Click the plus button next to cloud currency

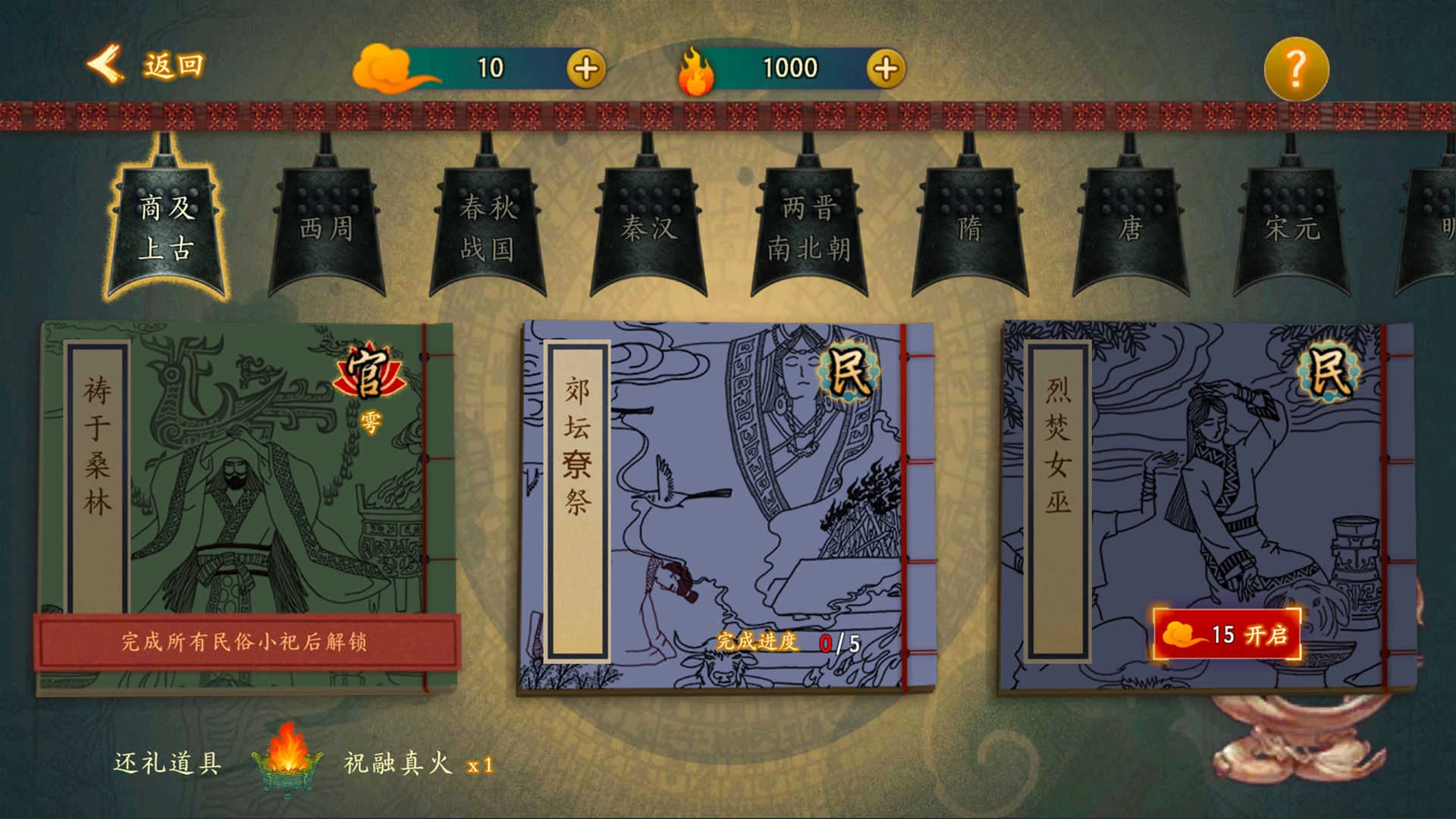pyautogui.click(x=585, y=67)
